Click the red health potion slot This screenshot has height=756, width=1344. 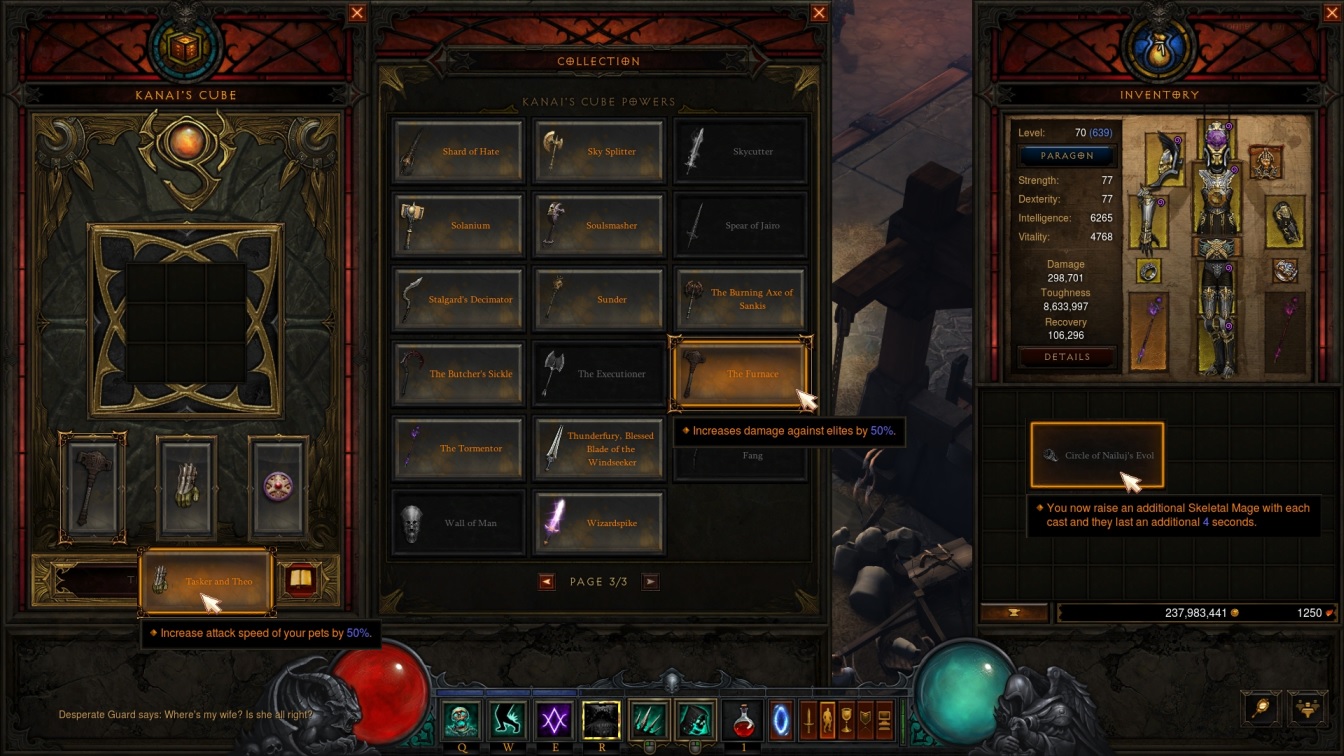tap(743, 720)
